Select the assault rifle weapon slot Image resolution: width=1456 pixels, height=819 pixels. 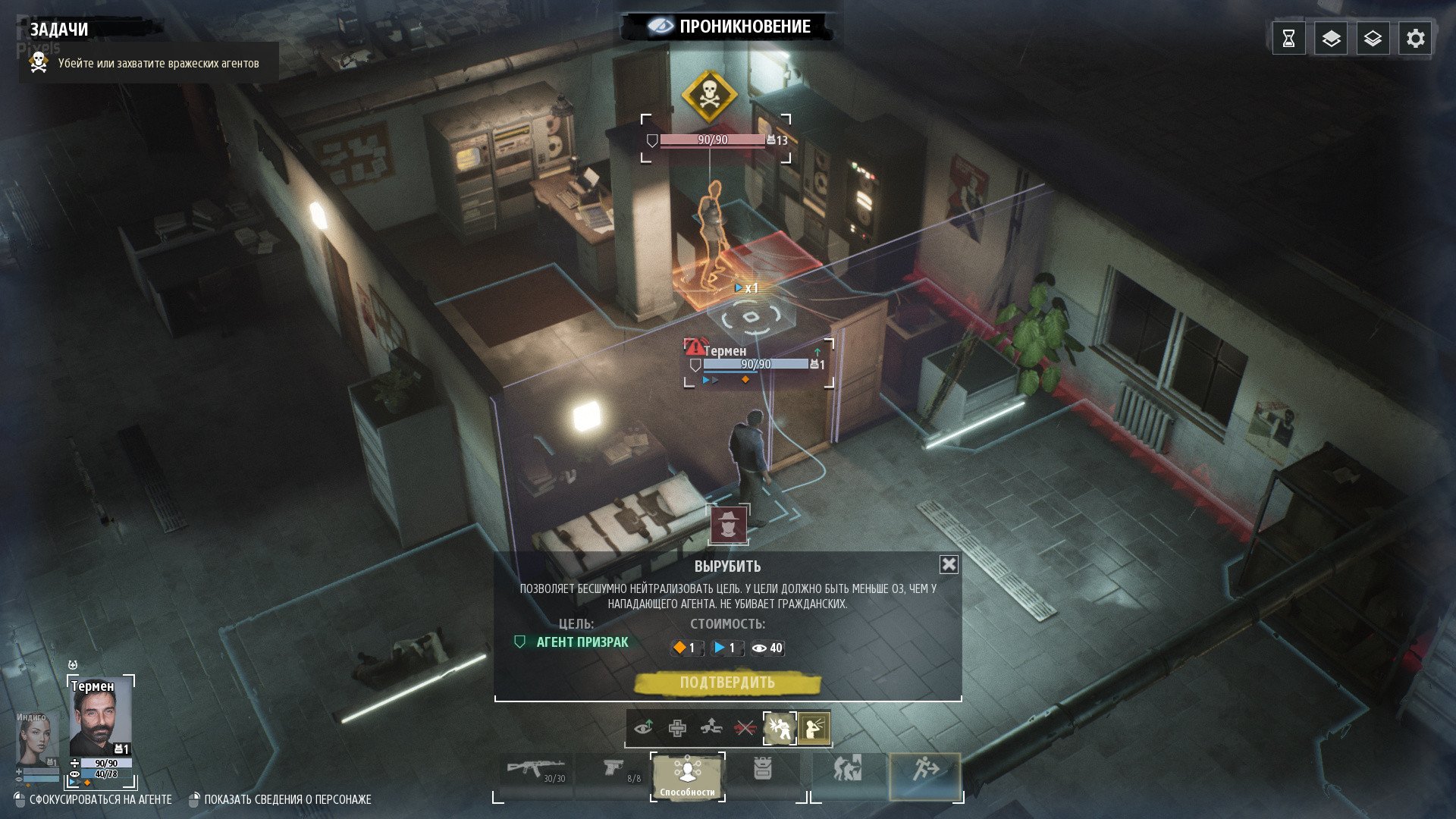[536, 772]
